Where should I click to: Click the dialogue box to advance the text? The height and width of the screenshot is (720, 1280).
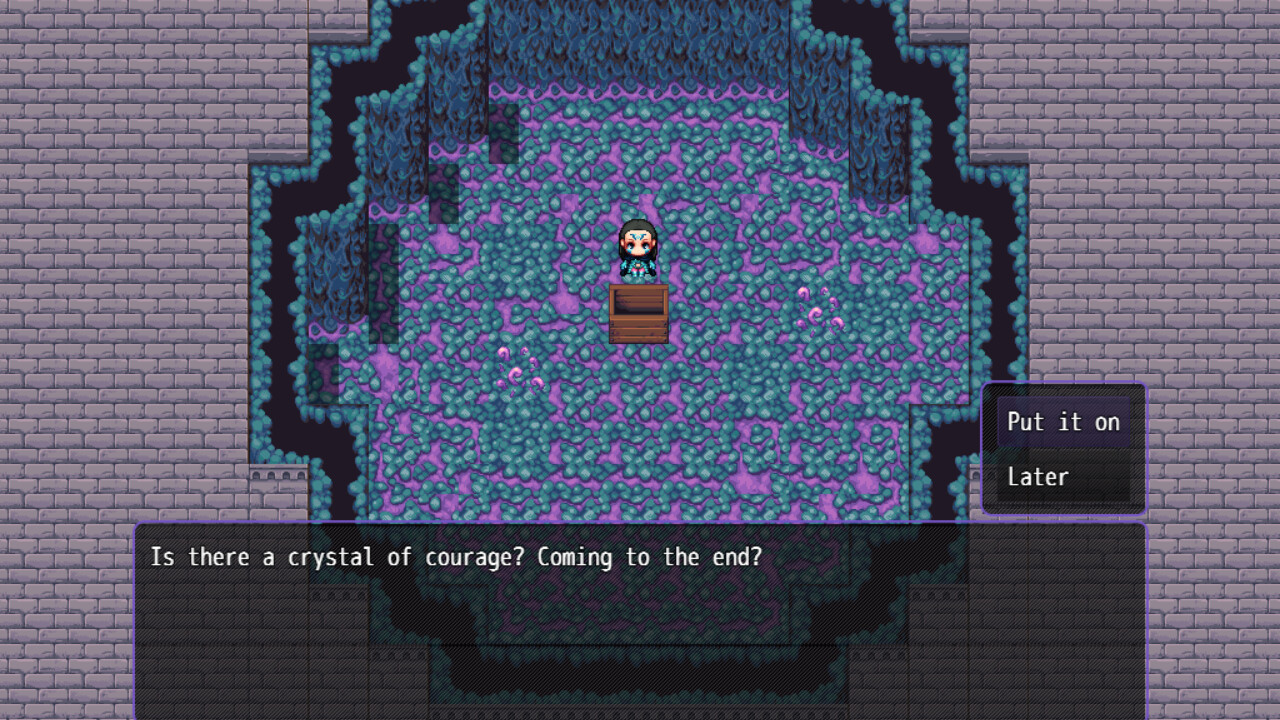pyautogui.click(x=640, y=620)
